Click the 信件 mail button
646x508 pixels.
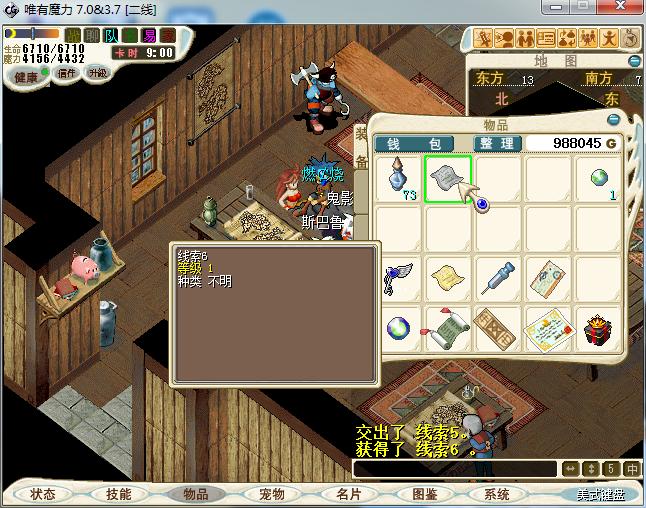[x=67, y=73]
